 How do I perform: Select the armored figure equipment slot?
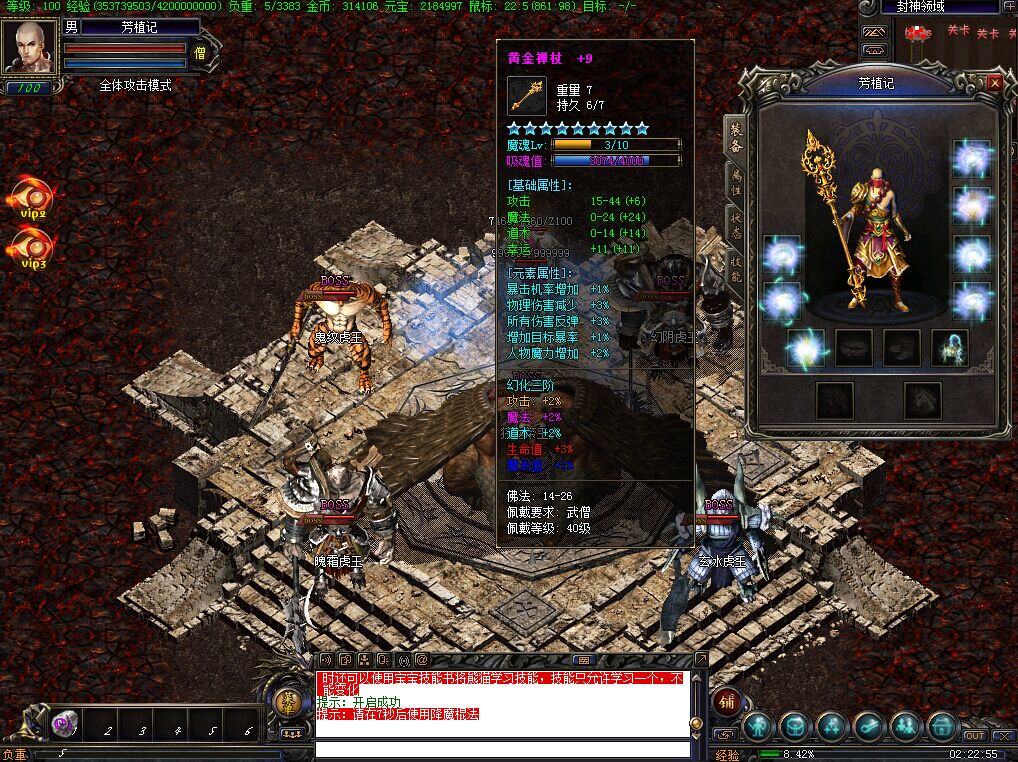coord(949,348)
